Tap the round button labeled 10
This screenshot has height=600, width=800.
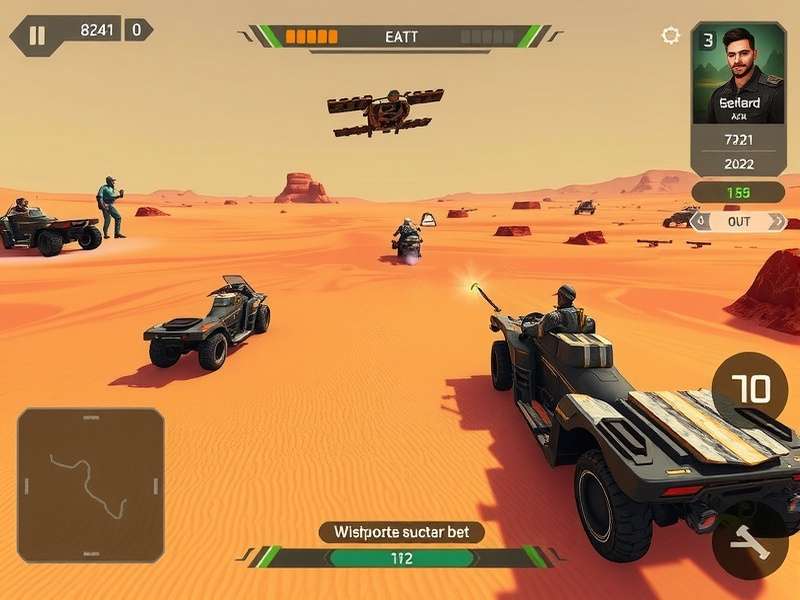(x=750, y=389)
